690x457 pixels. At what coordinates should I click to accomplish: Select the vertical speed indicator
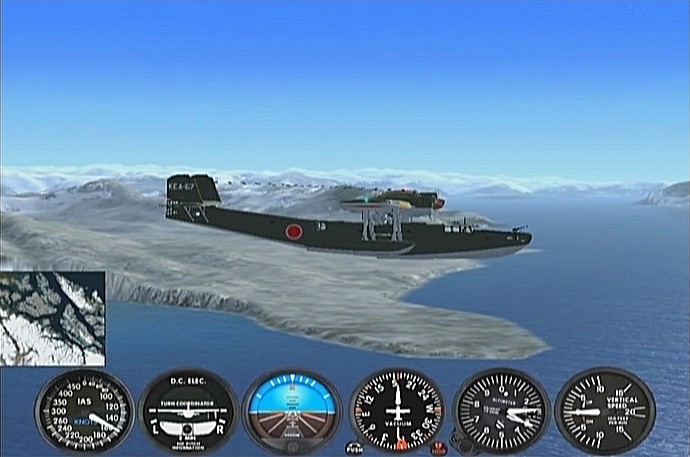pos(605,411)
